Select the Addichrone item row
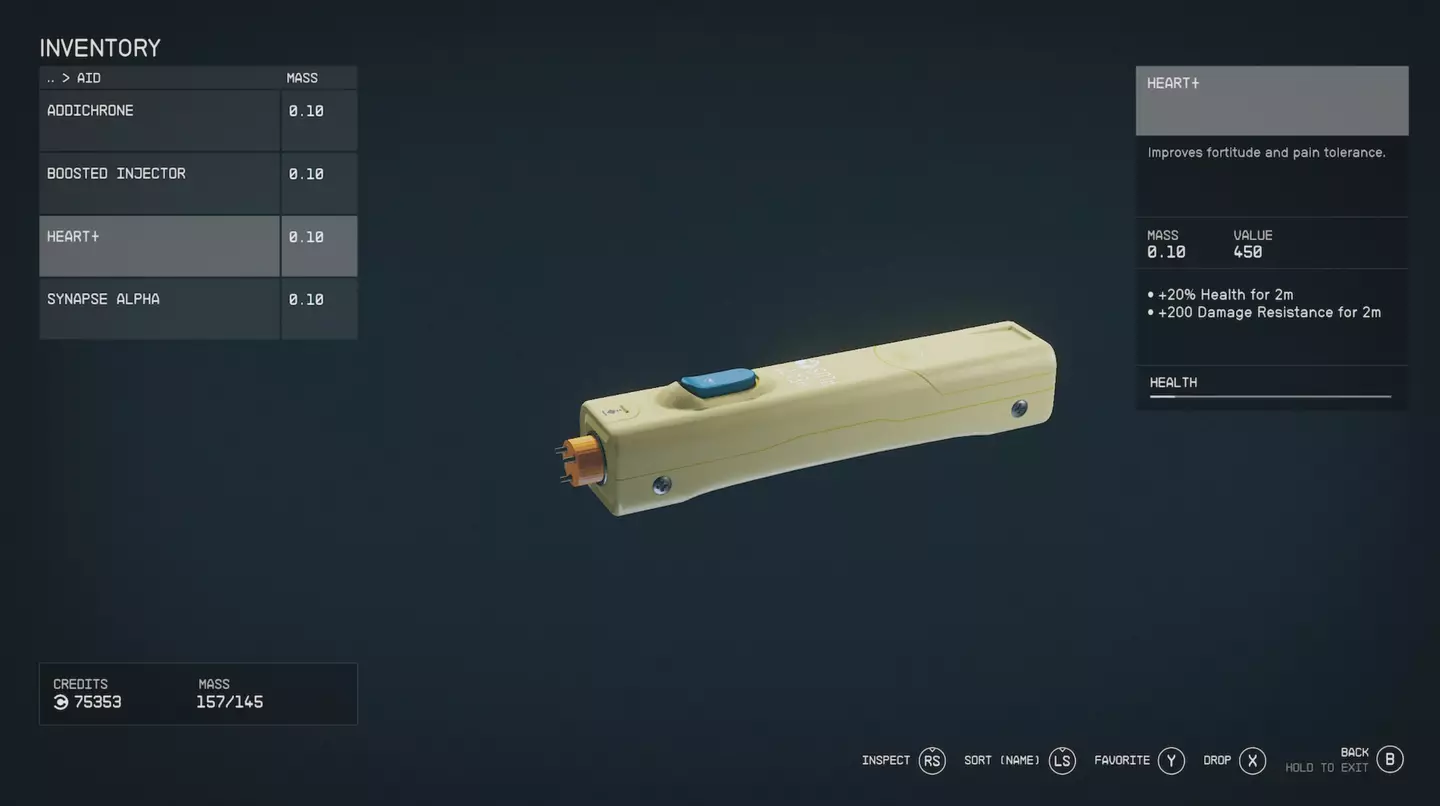The height and width of the screenshot is (806, 1440). tap(160, 120)
